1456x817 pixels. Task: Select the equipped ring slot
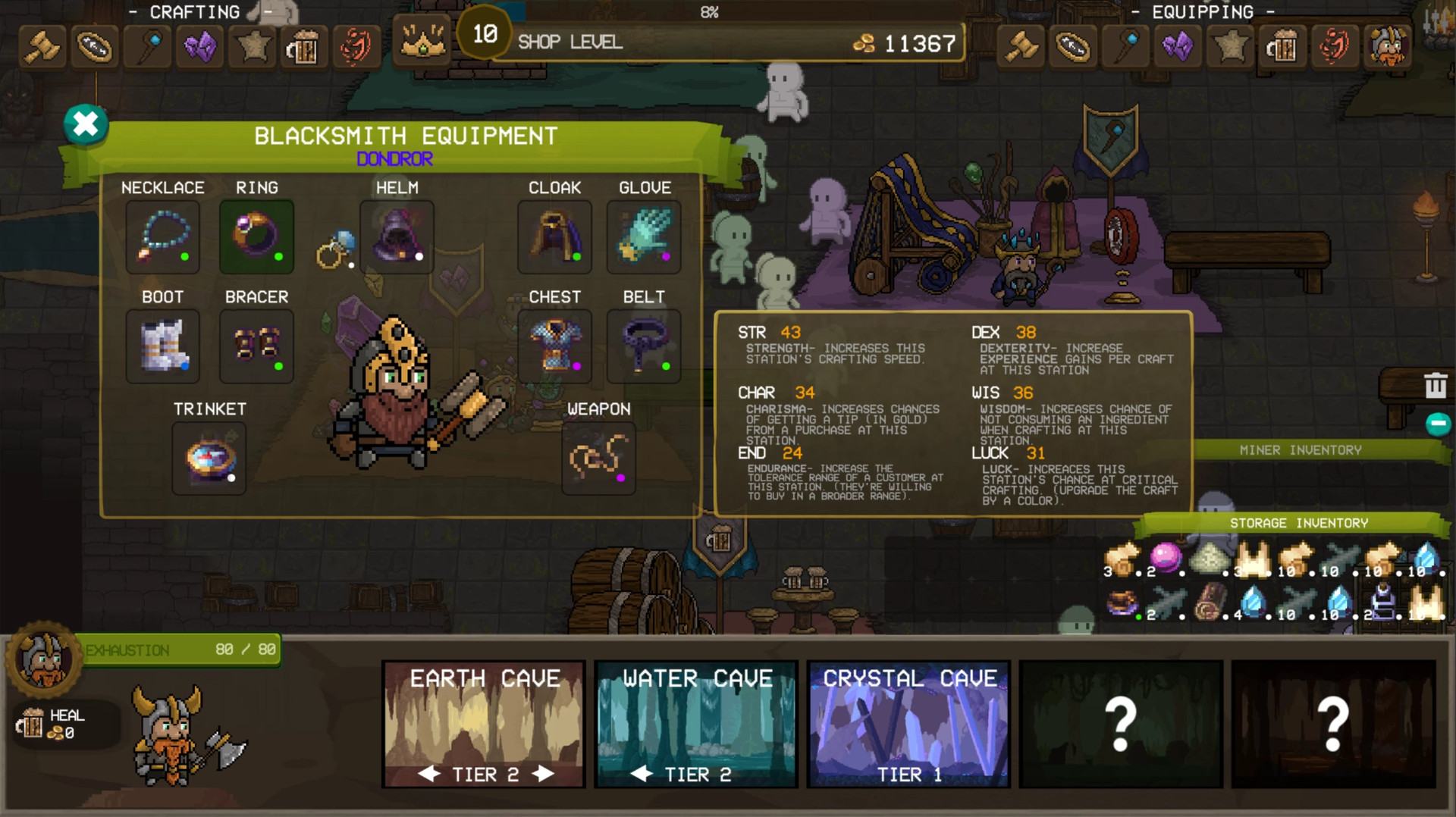coord(256,237)
